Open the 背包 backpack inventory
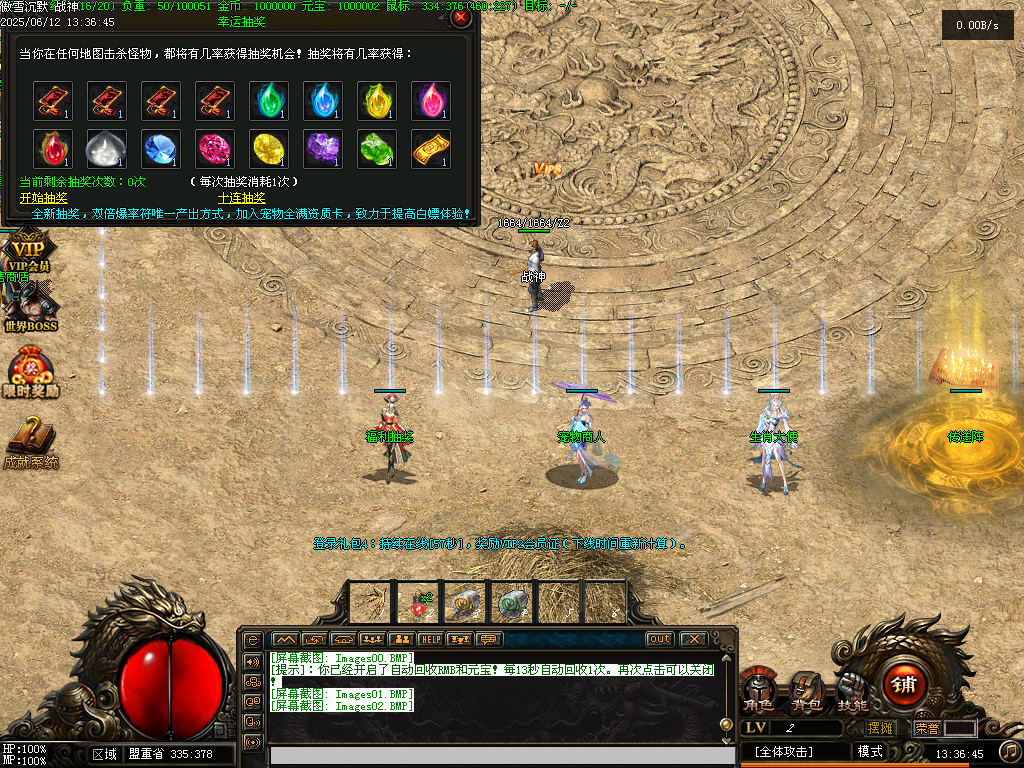The width and height of the screenshot is (1024, 768). [x=806, y=690]
